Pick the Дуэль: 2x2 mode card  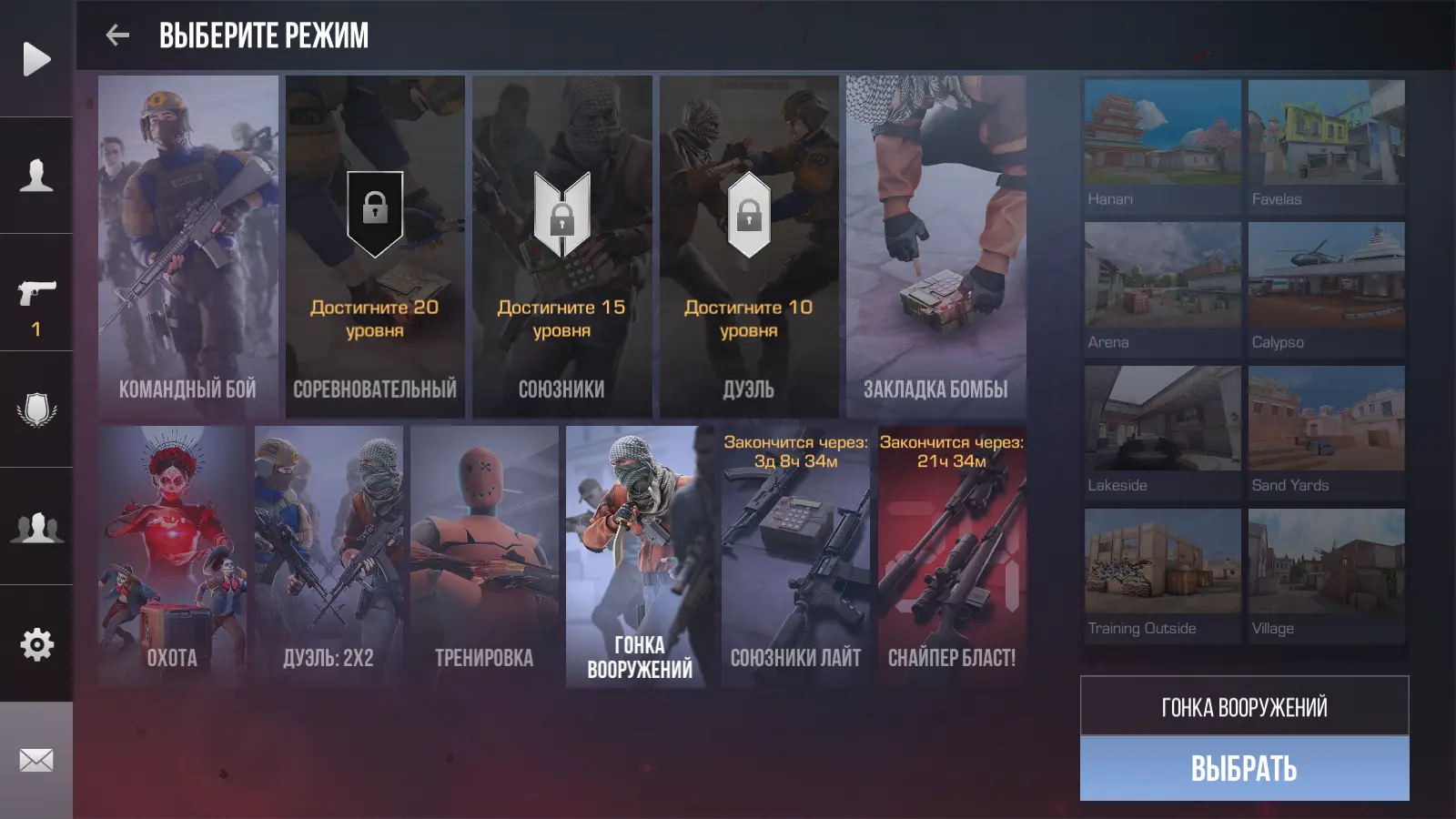(x=329, y=556)
